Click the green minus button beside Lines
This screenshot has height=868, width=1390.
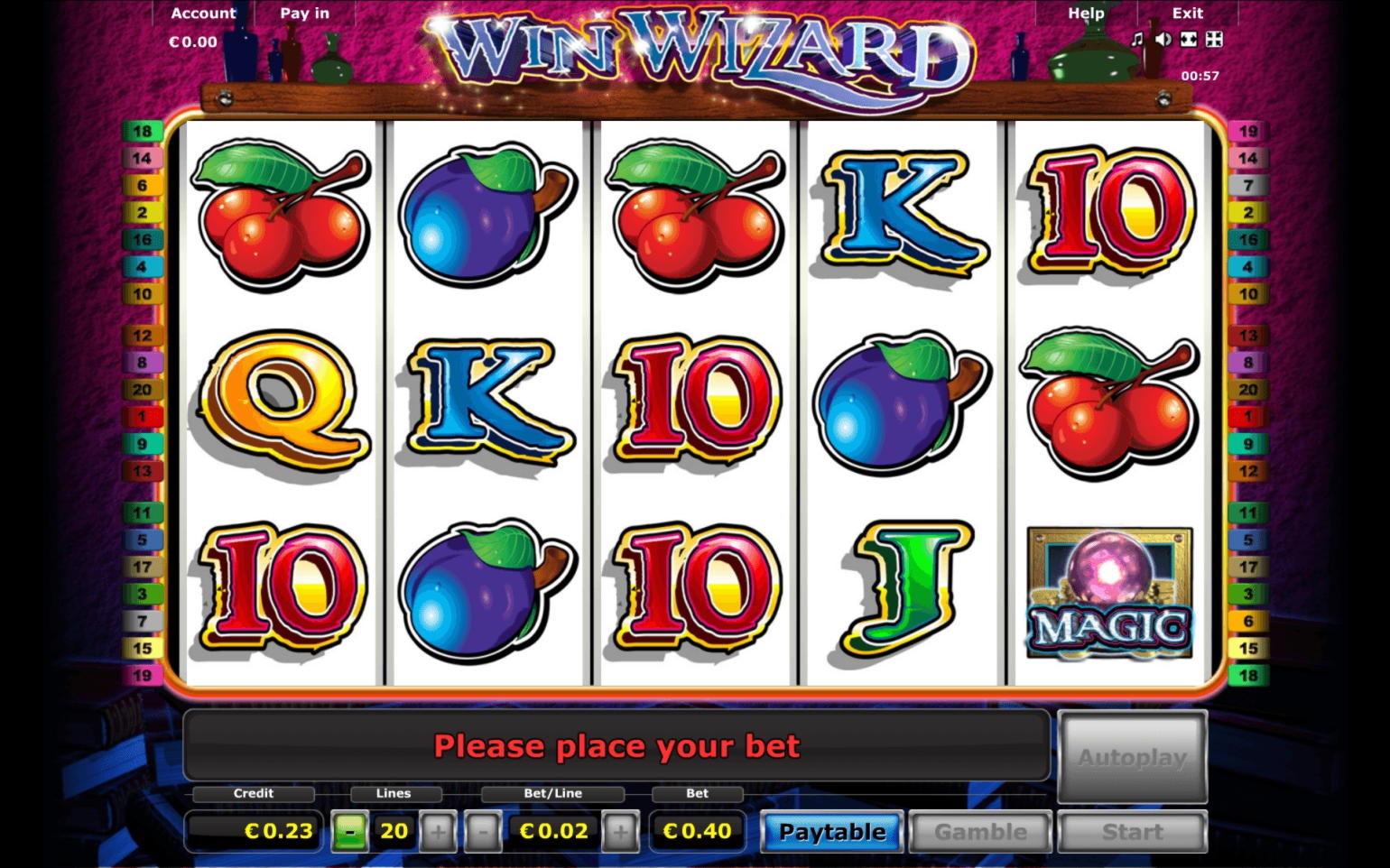coord(352,830)
